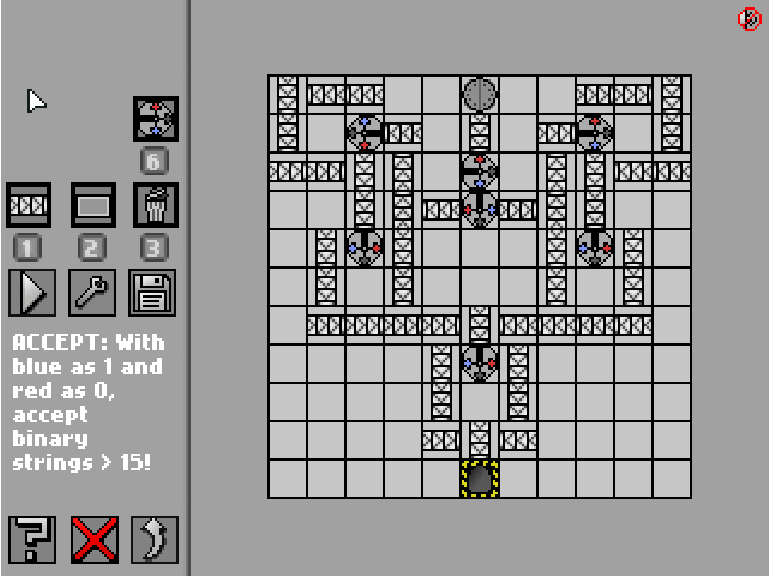Choose the conveyor belt tool
This screenshot has height=576, width=770.
[30, 205]
